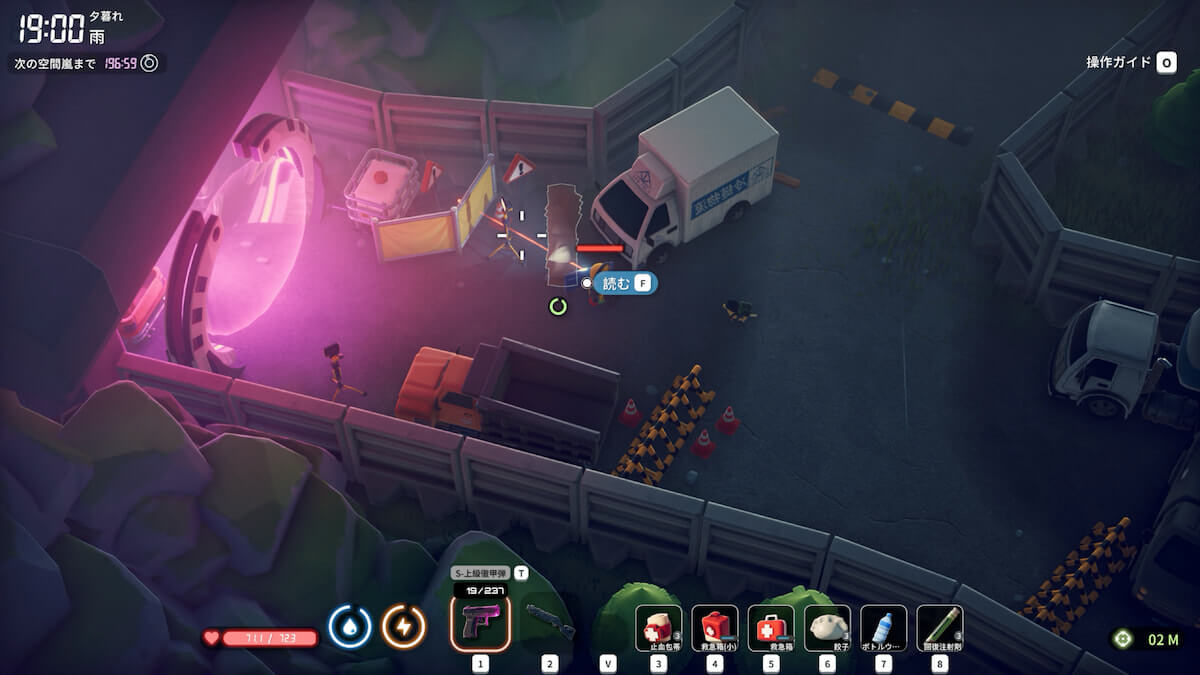Click the spatial storm spiral icon
The width and height of the screenshot is (1200, 675).
149,63
